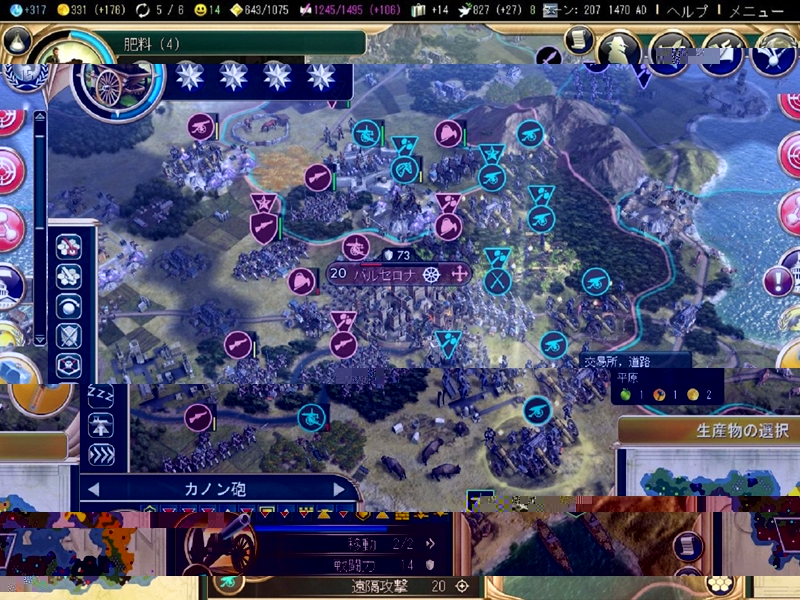Put the unit to sleep with Zzz icon
The image size is (800, 600).
101,394
